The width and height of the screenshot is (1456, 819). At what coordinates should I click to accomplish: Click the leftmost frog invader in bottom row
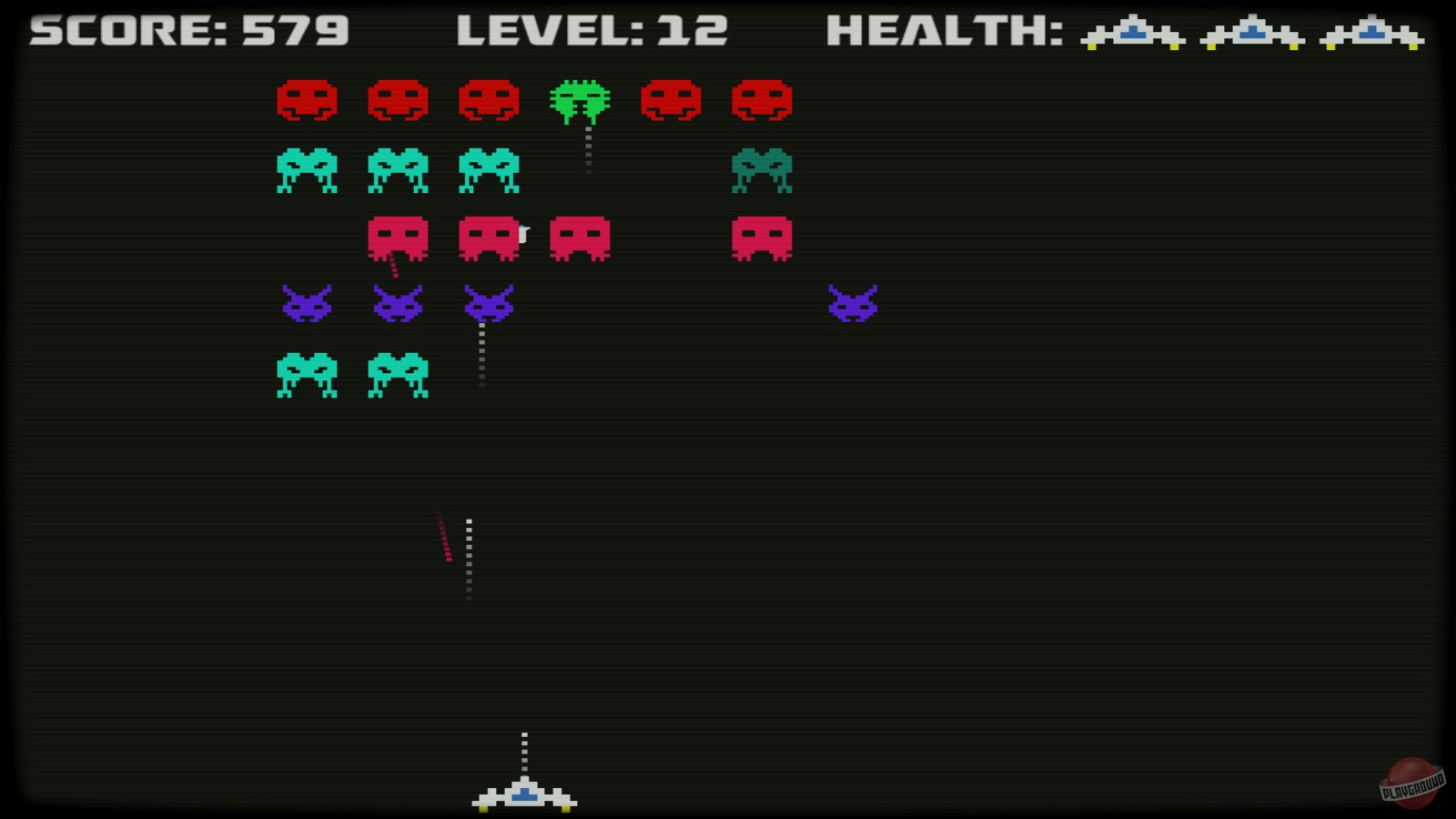308,375
